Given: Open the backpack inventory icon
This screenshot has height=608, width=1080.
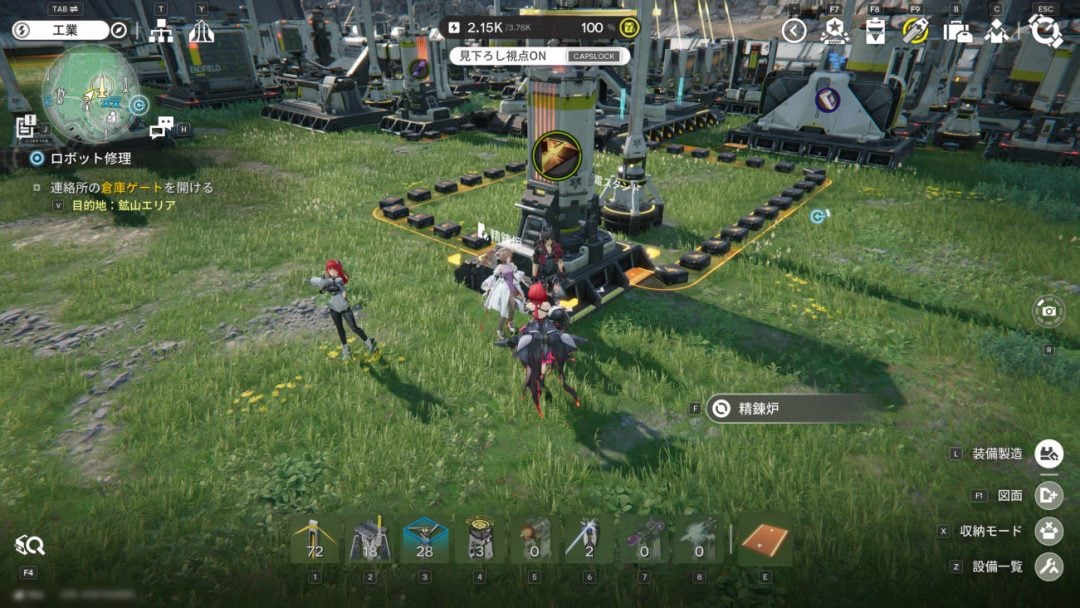Looking at the screenshot, I should tap(957, 31).
